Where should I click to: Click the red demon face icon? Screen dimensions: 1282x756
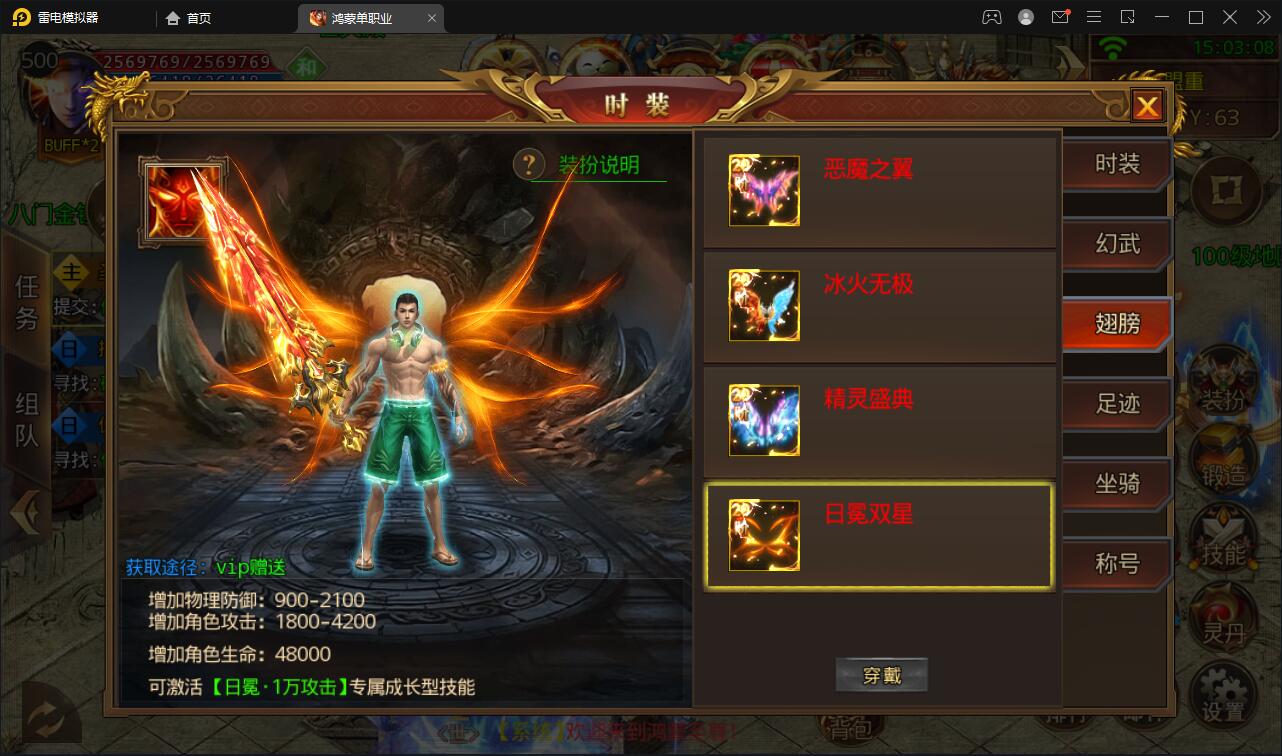pyautogui.click(x=183, y=201)
